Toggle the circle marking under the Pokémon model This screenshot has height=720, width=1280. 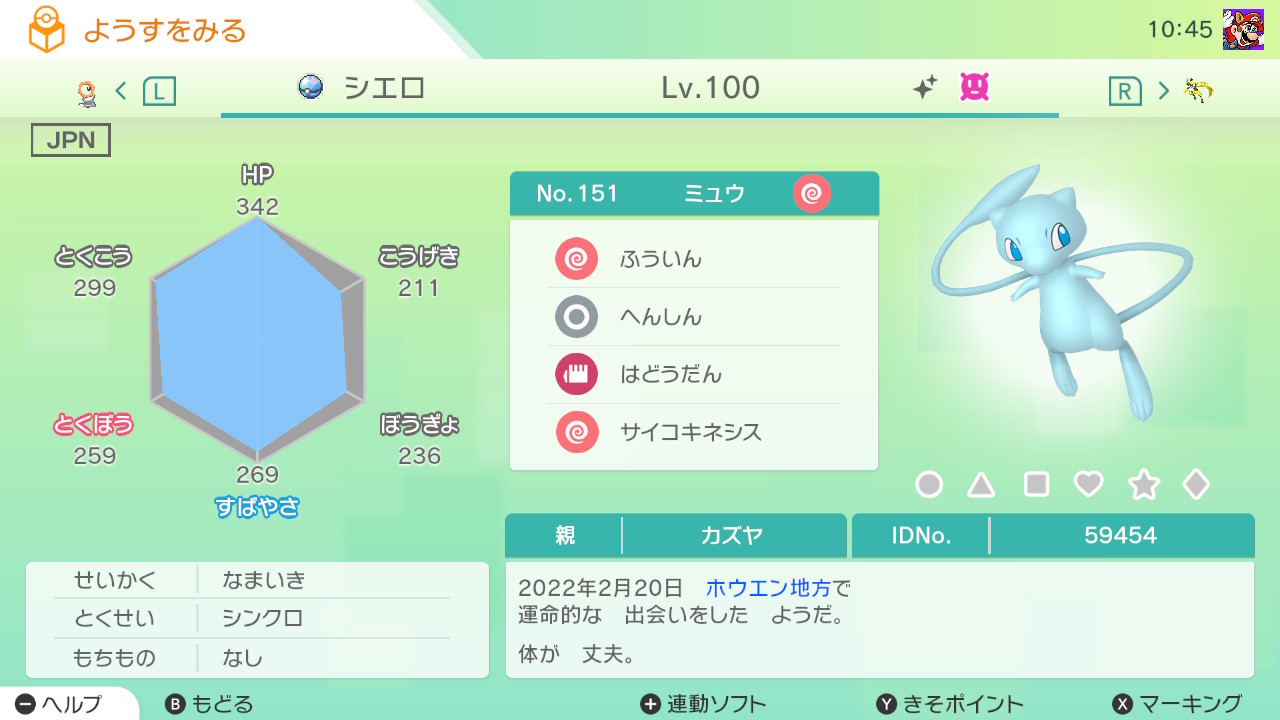click(930, 484)
